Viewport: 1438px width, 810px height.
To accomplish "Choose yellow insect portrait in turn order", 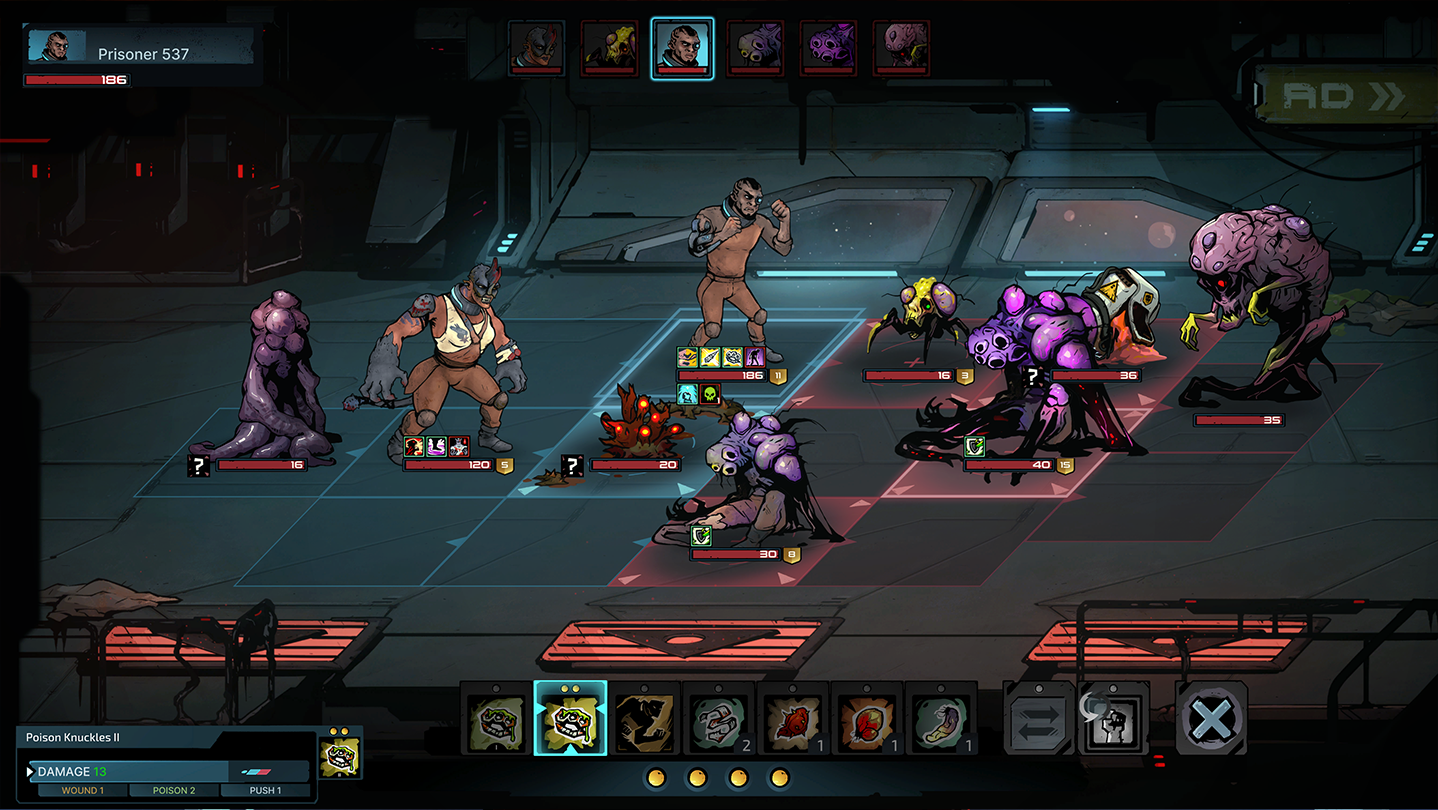I will click(609, 48).
